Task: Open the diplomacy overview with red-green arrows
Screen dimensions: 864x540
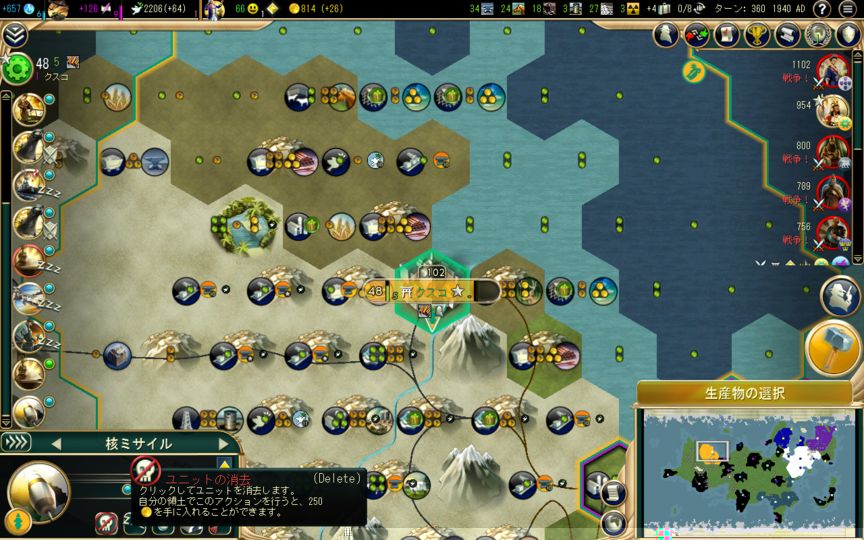Action: click(x=697, y=35)
